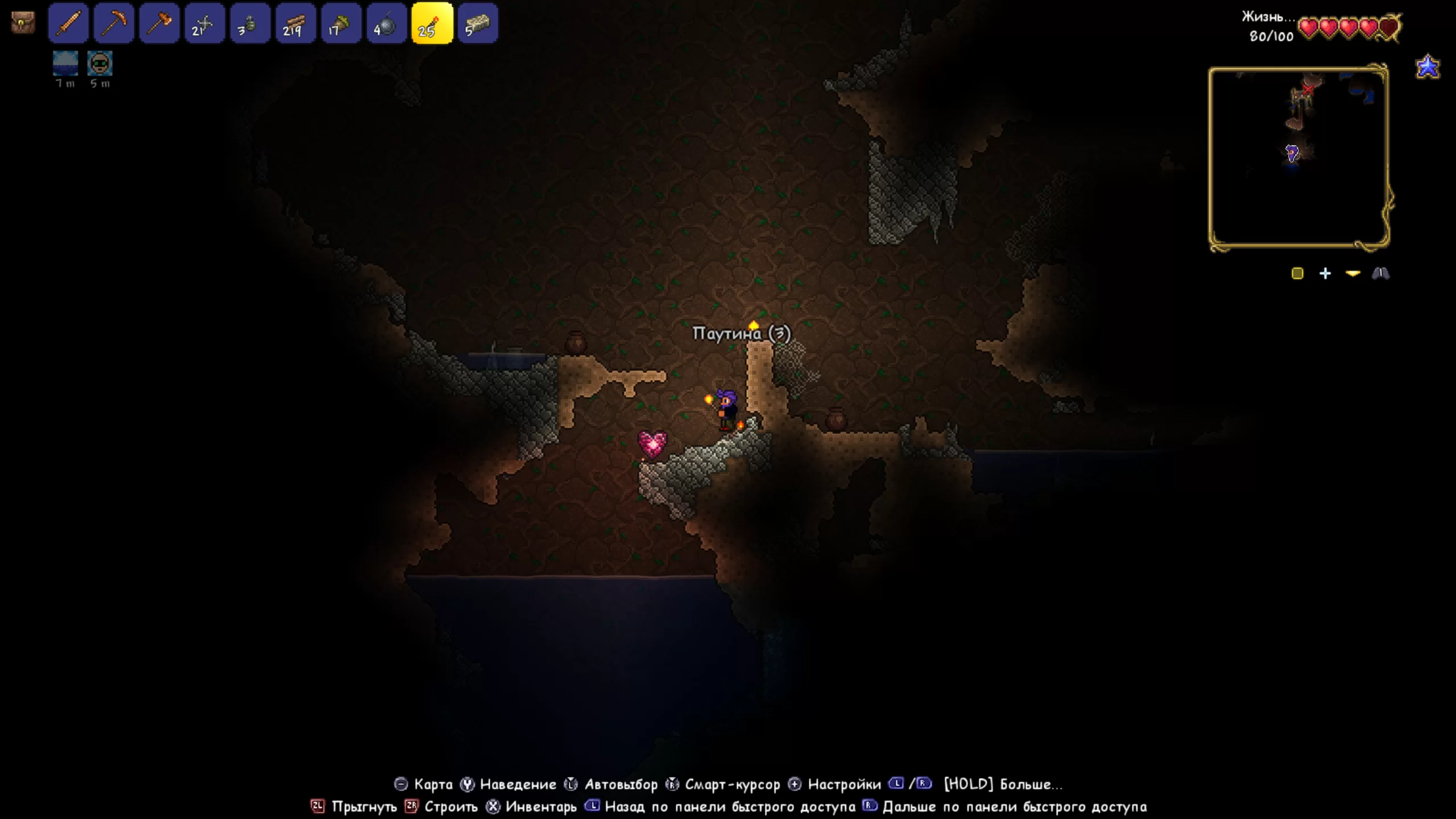Select the stone block stack of 5
This screenshot has width=1456, height=819.
(478, 23)
